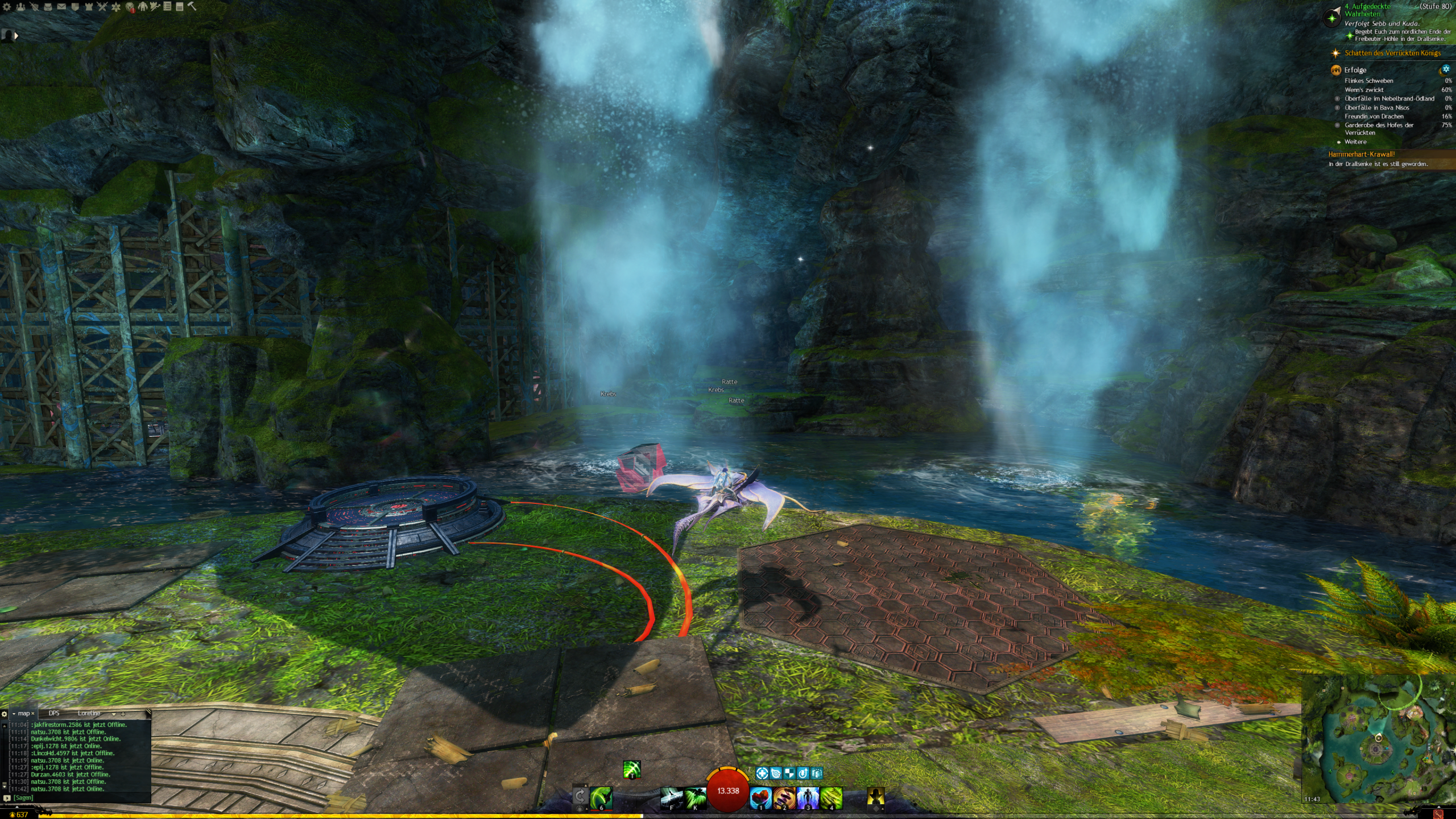1456x819 pixels.
Task: Click the minimap
Action: (x=1377, y=739)
